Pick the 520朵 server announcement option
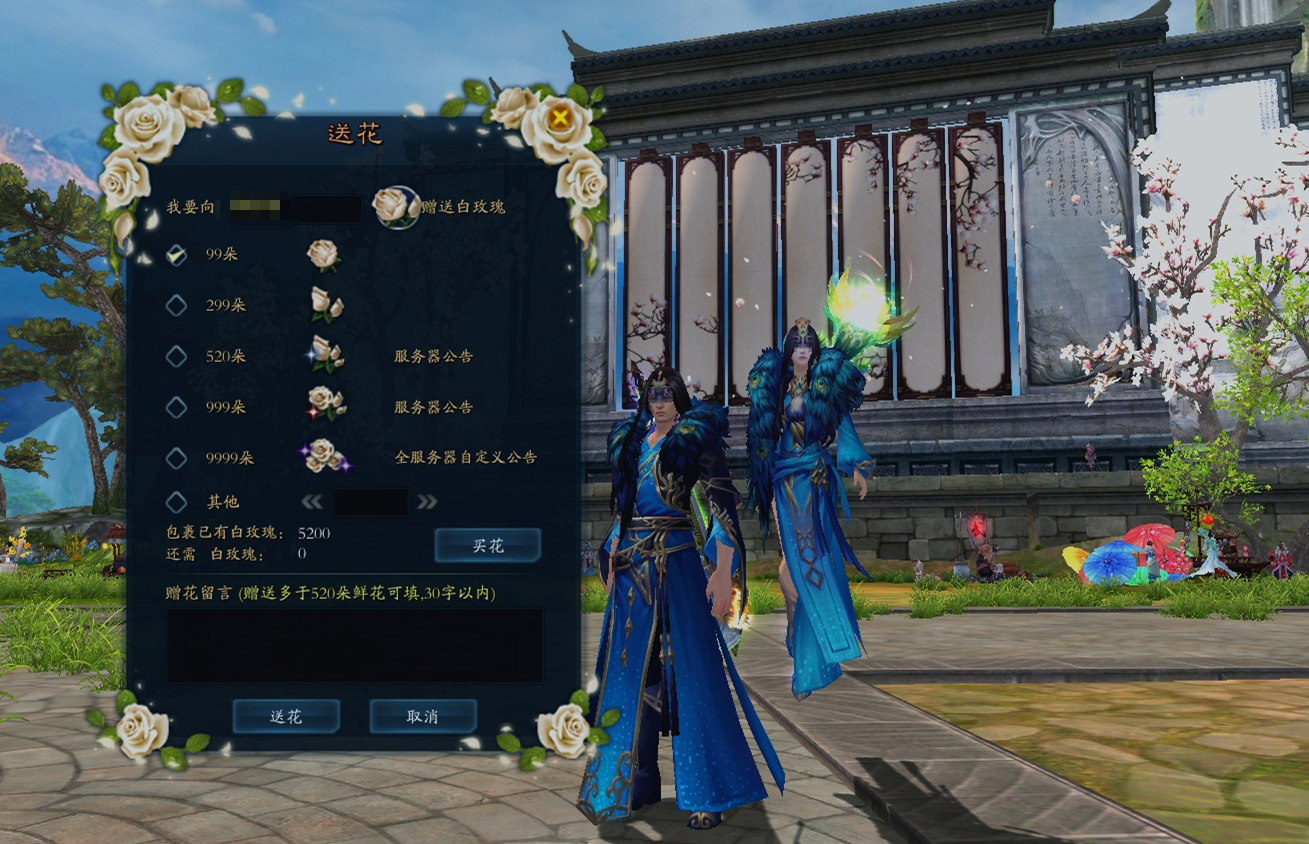The image size is (1309, 844). pos(176,356)
